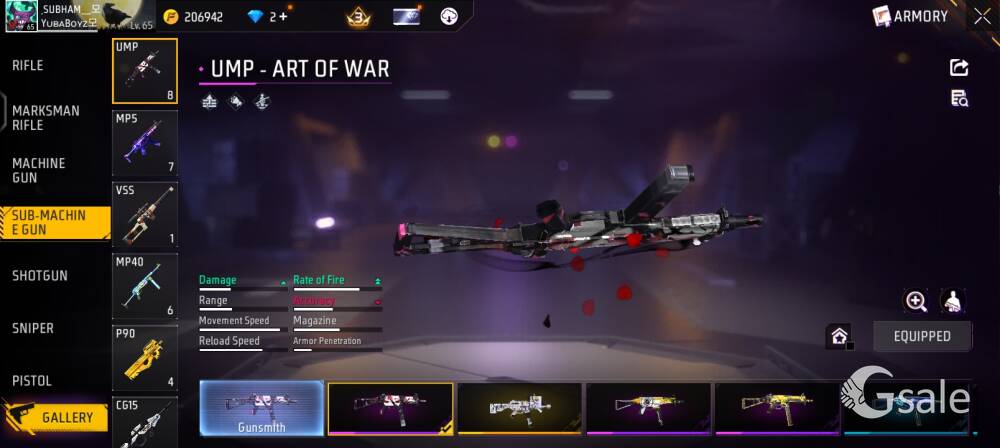Viewport: 1000px width, 448px height.
Task: Switch to the Rifle category
Action: [28, 66]
